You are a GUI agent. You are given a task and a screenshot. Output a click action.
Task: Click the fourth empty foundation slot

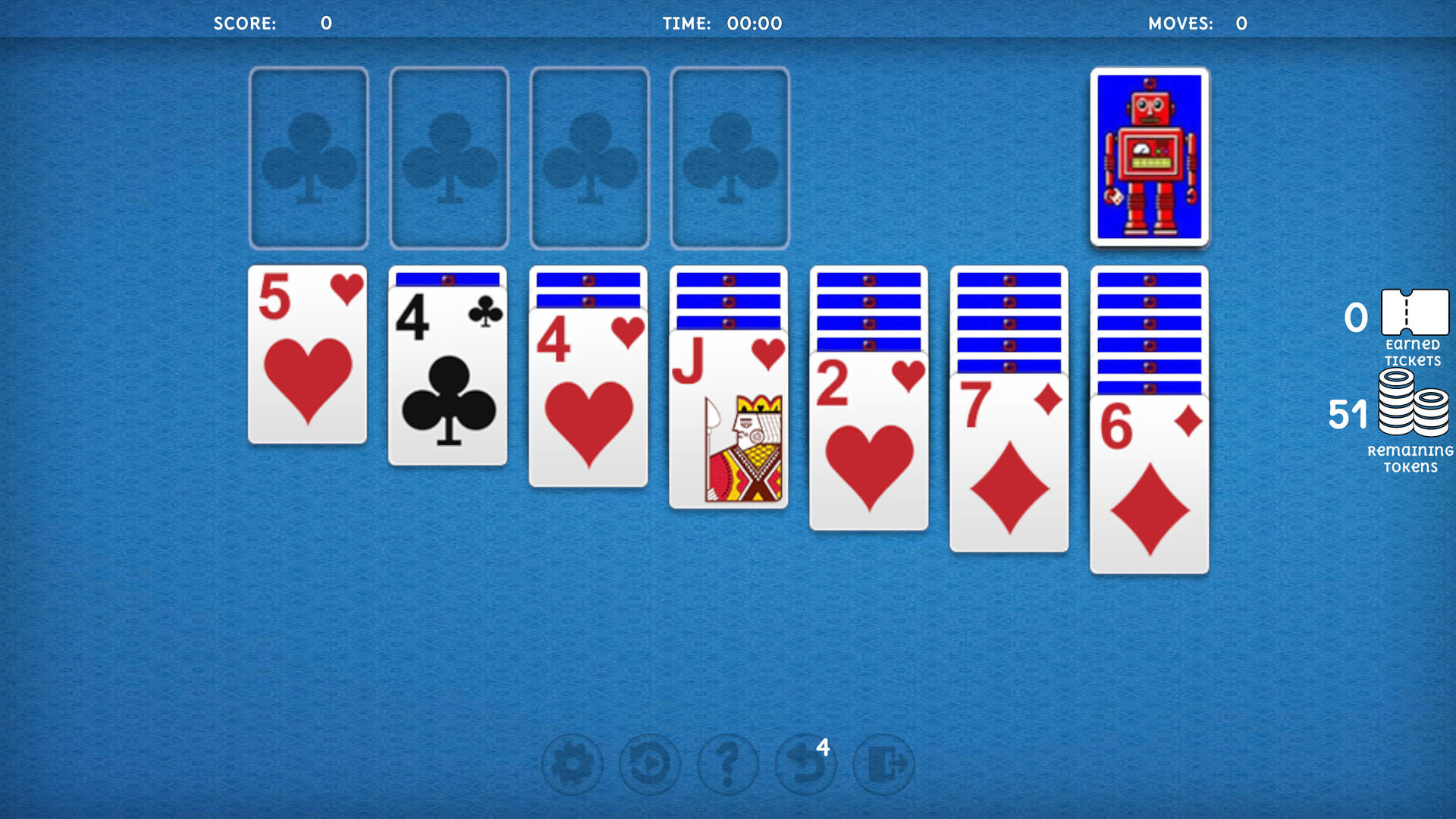tap(730, 157)
